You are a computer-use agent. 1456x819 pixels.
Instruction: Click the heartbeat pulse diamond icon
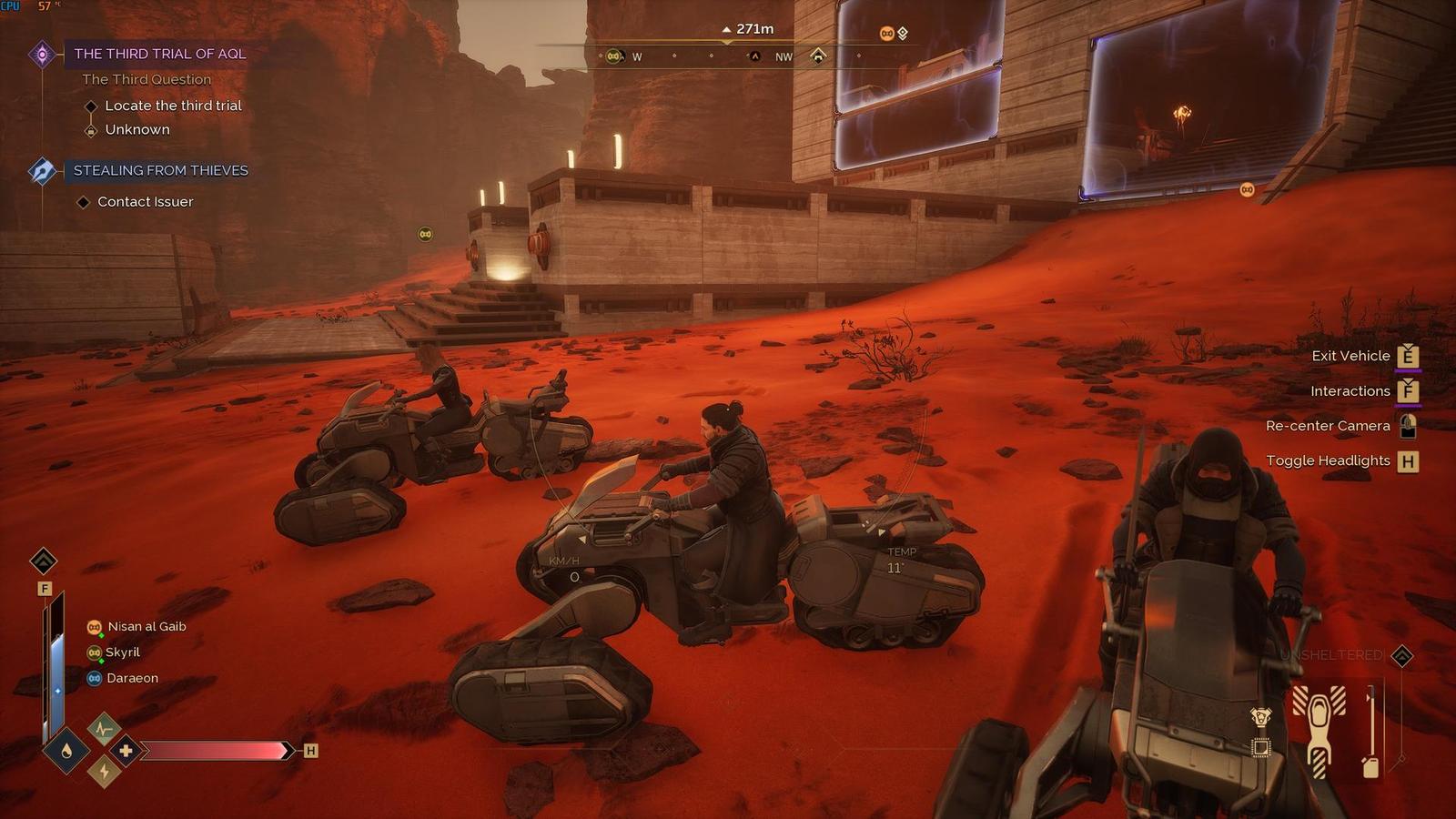click(104, 728)
